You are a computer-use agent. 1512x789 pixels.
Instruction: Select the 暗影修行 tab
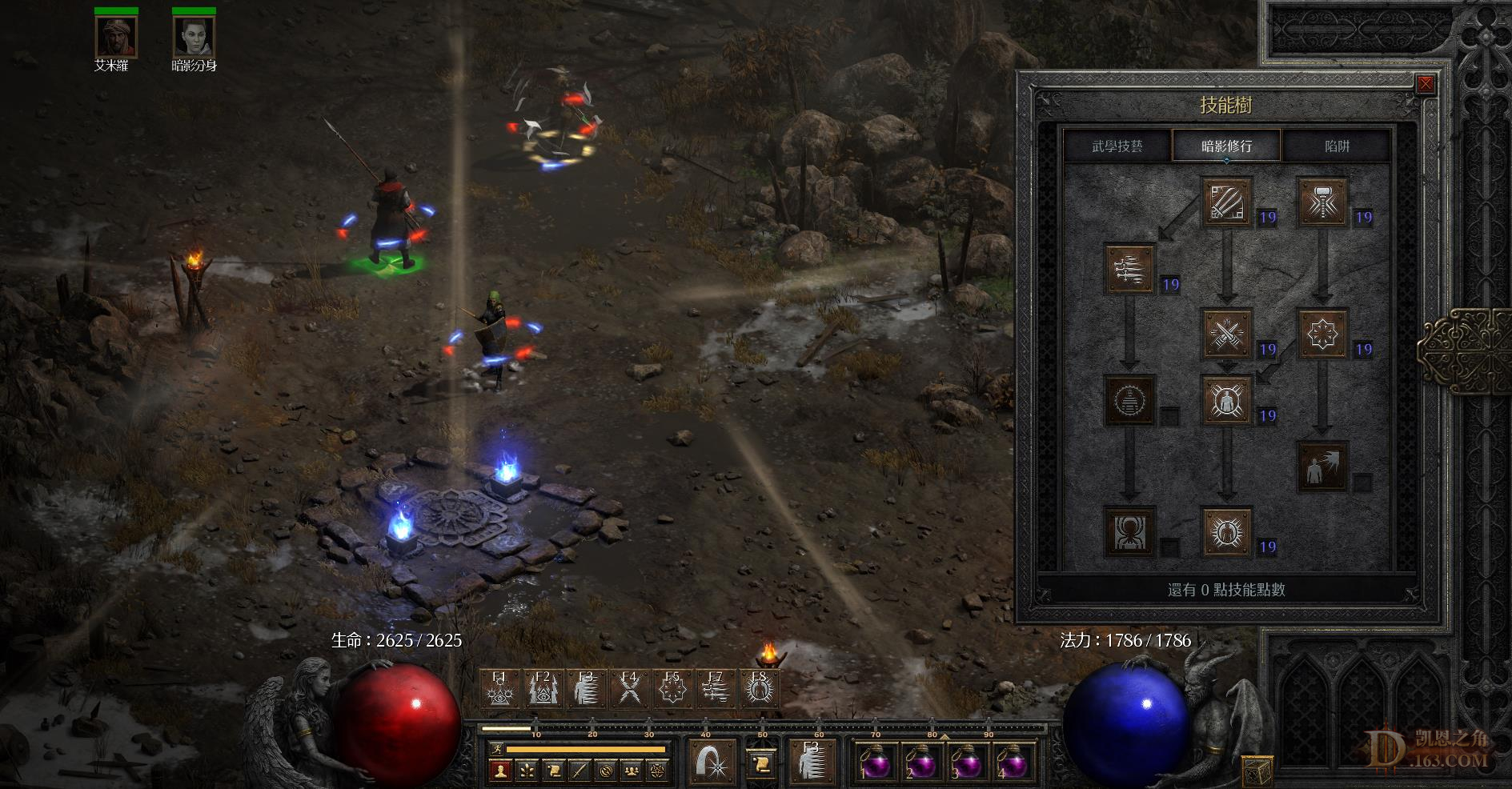tap(1226, 146)
